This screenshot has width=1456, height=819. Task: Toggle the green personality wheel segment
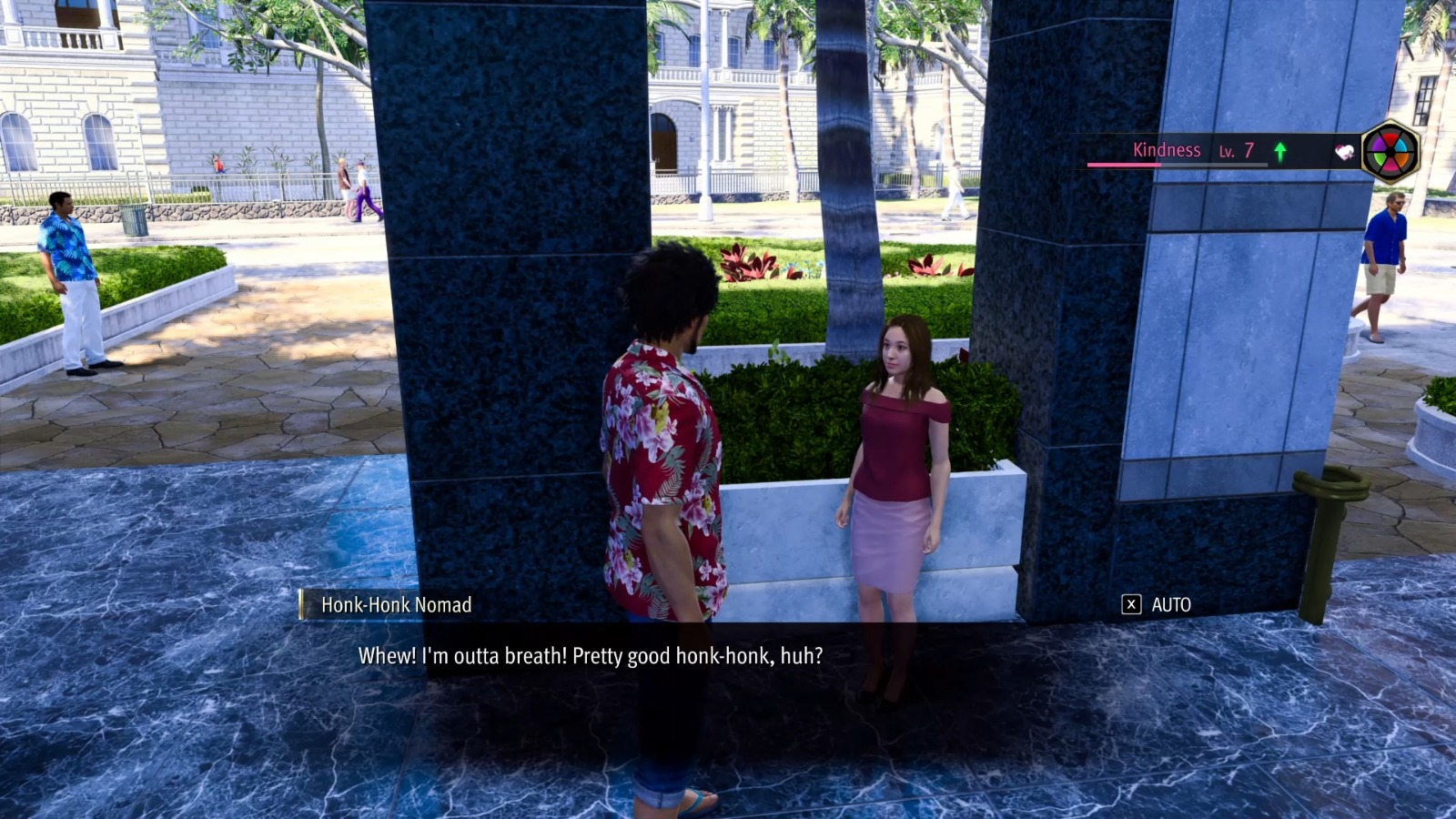[x=1380, y=158]
